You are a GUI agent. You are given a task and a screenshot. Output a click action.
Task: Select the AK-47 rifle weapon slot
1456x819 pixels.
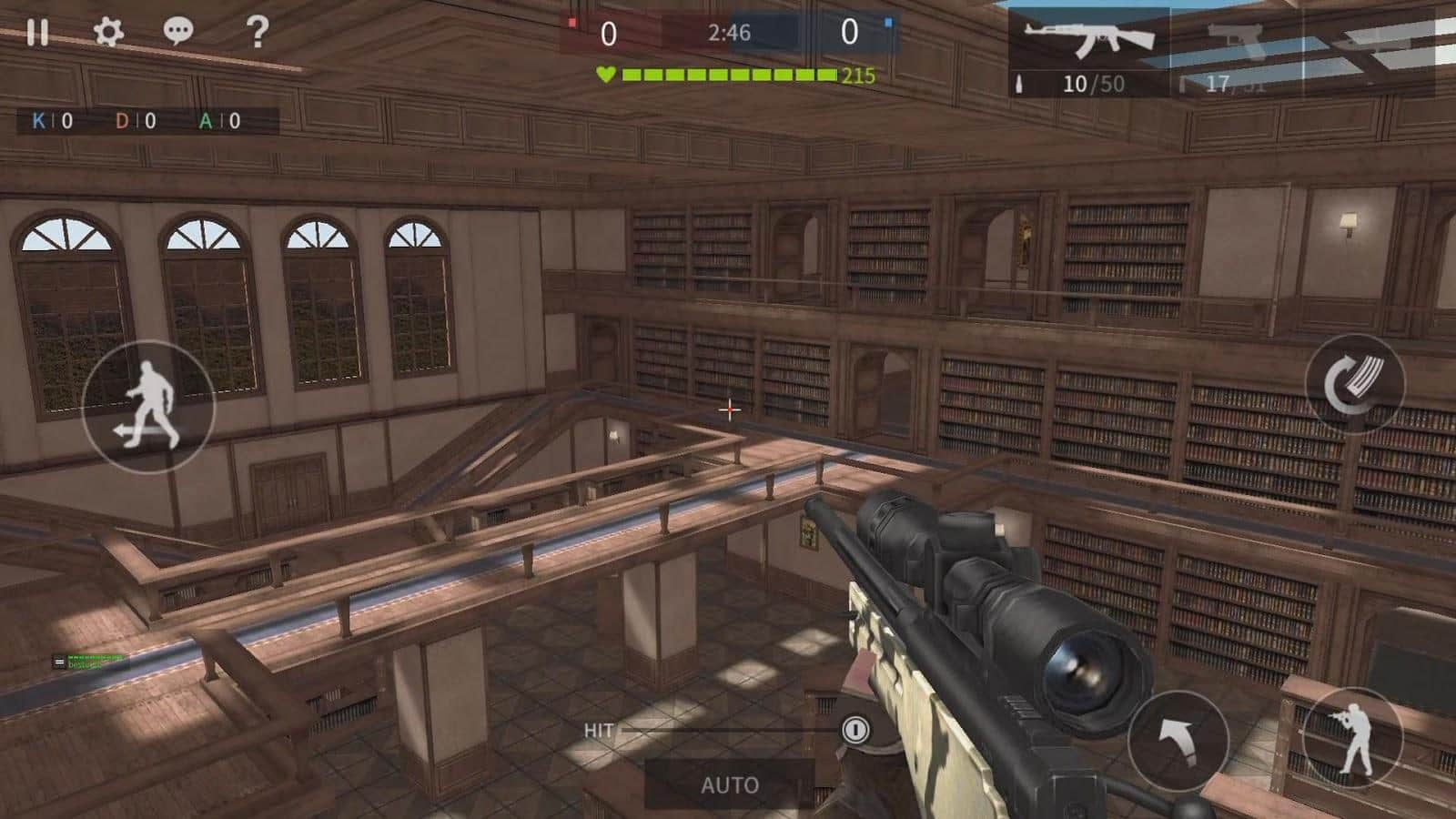point(1088,51)
